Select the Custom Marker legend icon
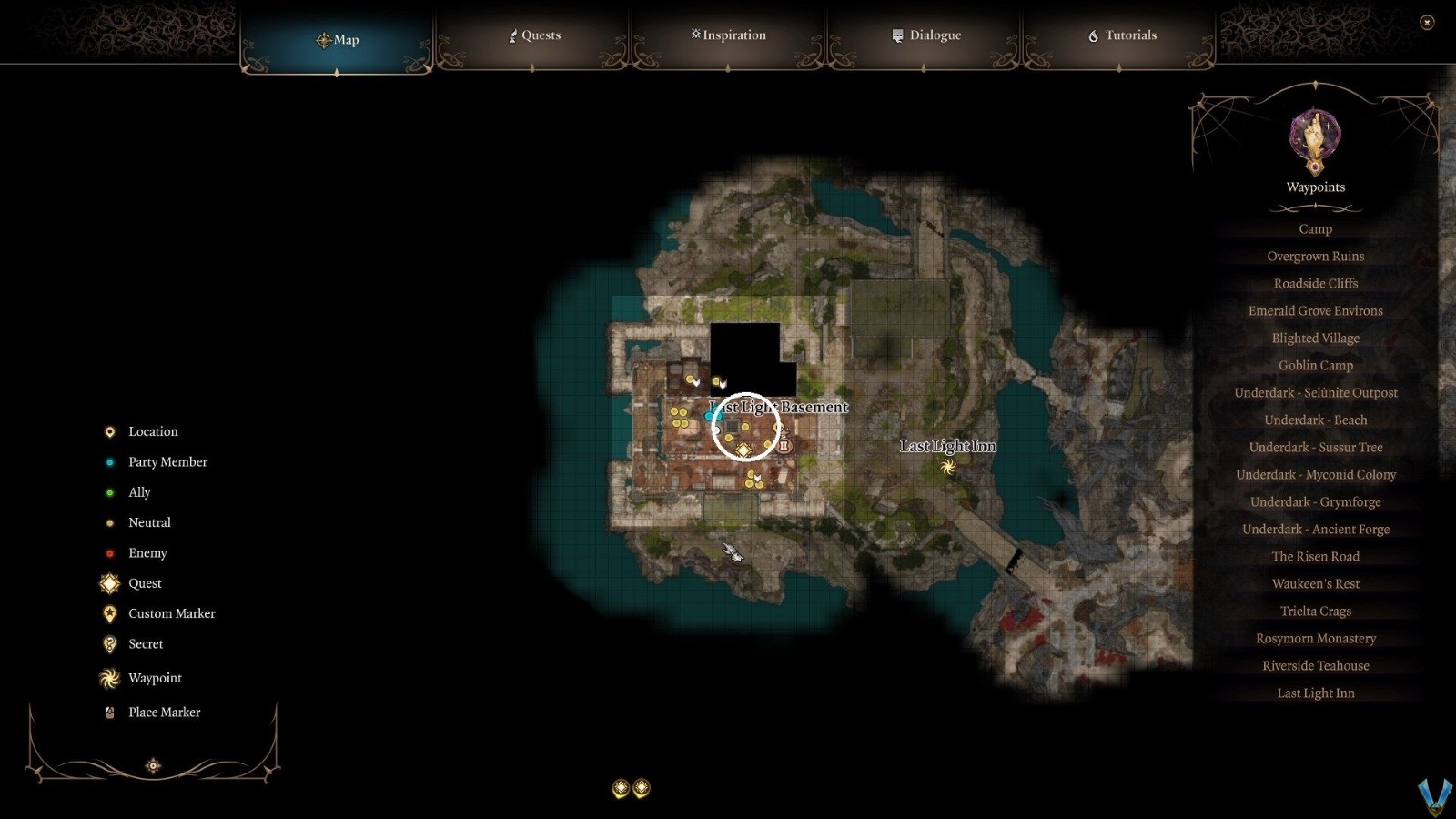 coord(109,613)
